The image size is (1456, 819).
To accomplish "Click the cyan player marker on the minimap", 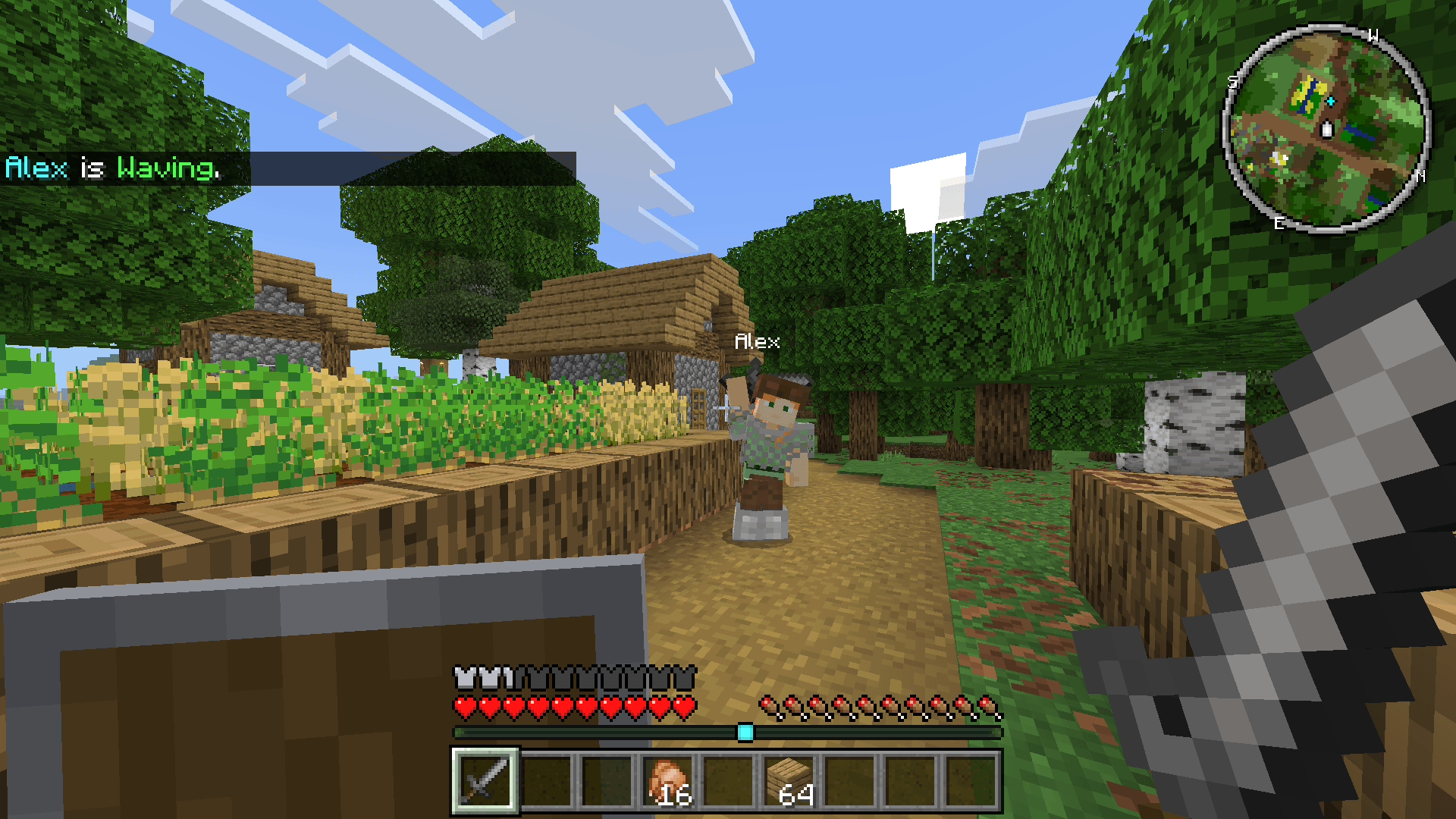I will 1331,102.
